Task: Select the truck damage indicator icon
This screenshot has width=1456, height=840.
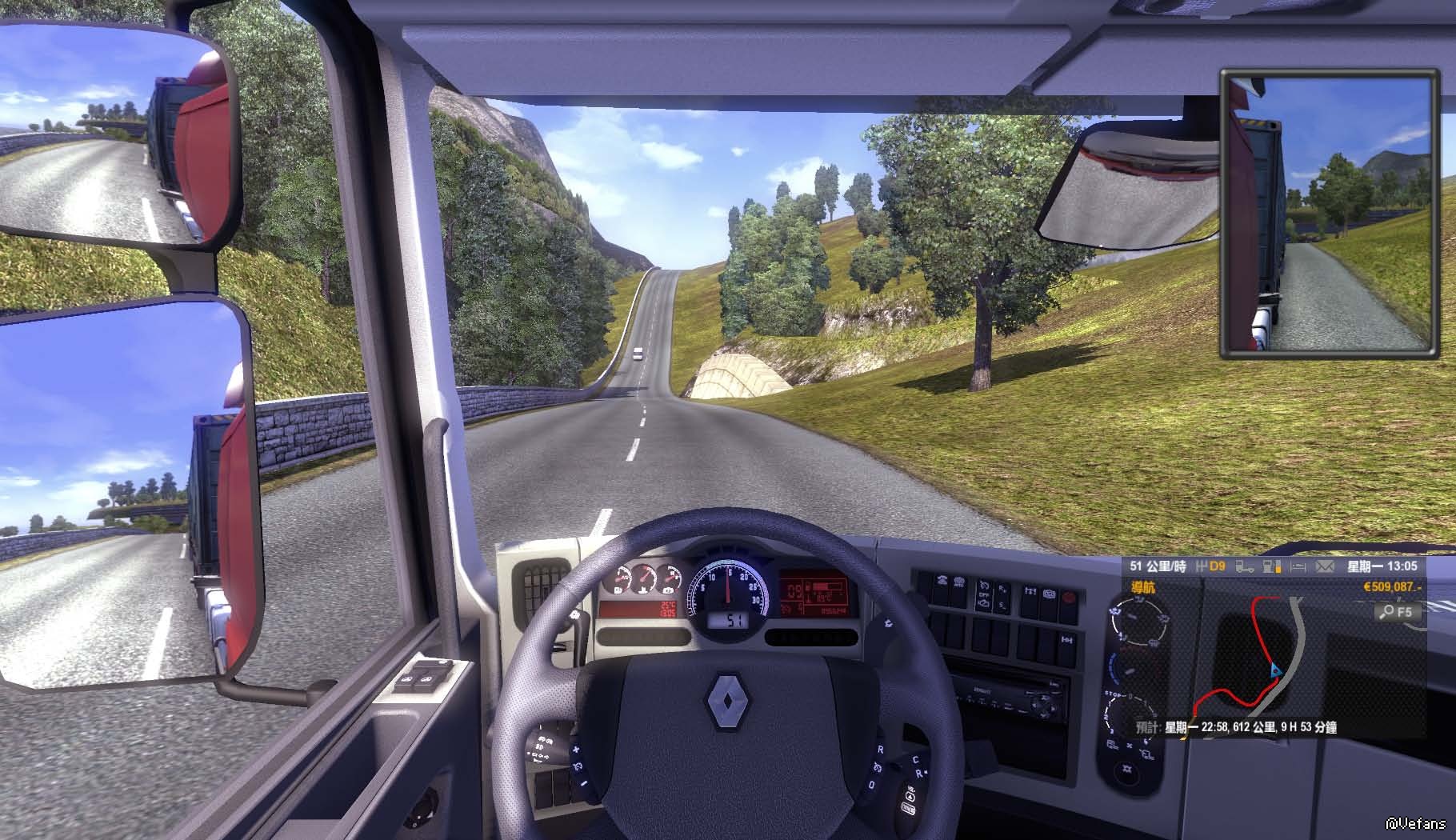Action: click(1245, 566)
